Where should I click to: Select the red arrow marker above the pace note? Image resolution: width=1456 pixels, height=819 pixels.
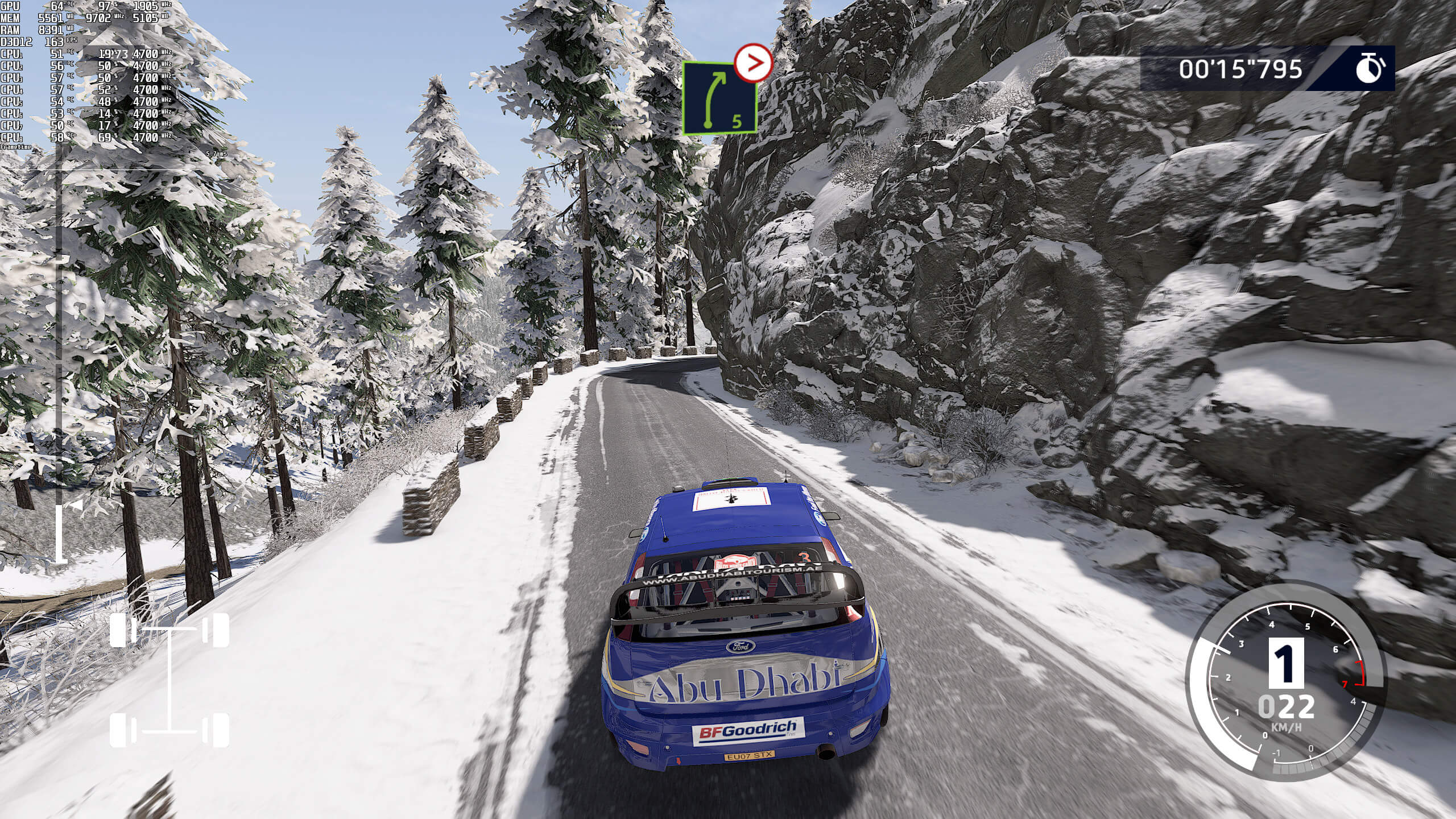coord(753,63)
